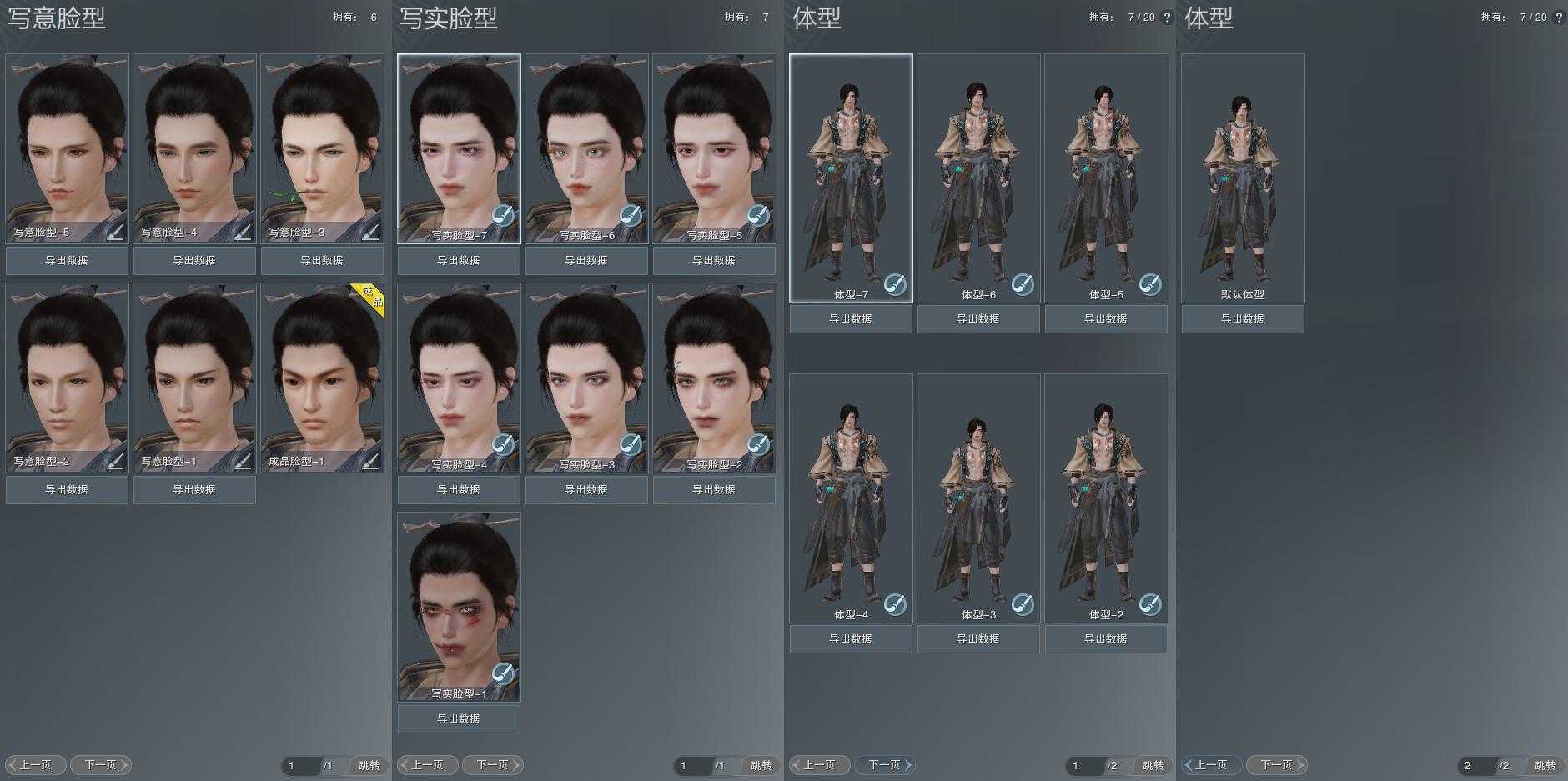Export data for 写实脸型-7
The image size is (1568, 781).
point(459,261)
